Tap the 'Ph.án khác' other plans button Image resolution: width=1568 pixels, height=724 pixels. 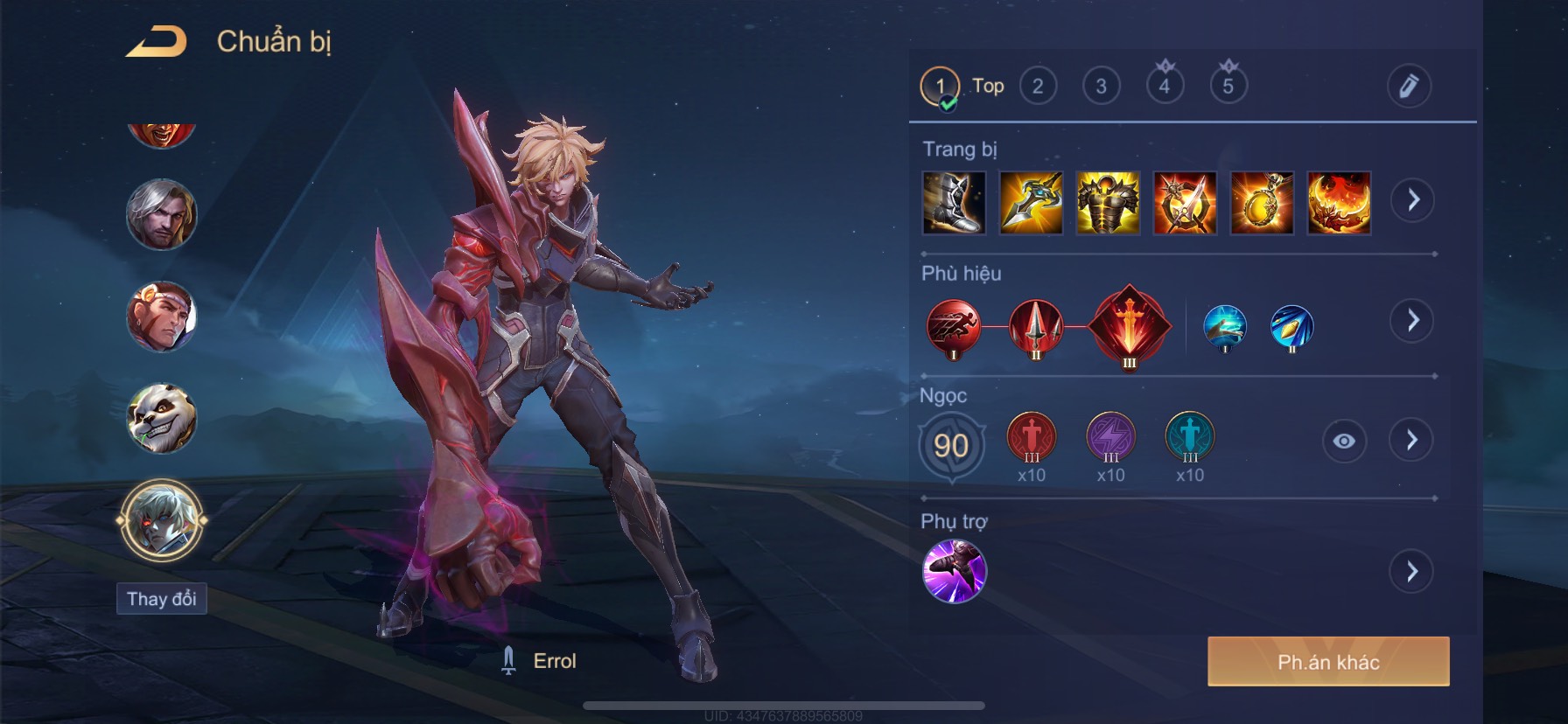click(x=1328, y=662)
